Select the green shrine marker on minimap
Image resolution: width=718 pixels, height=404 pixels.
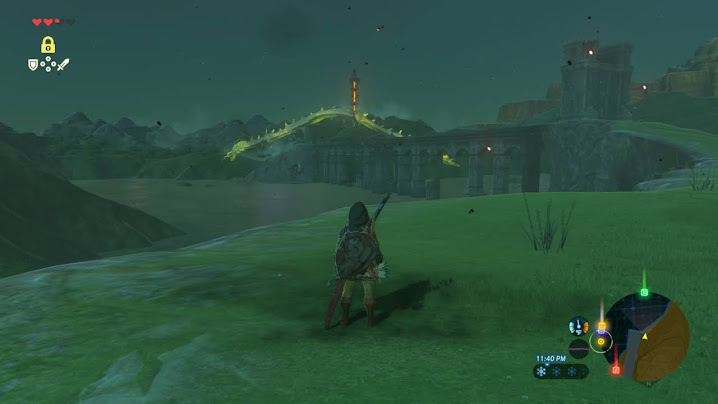point(644,293)
